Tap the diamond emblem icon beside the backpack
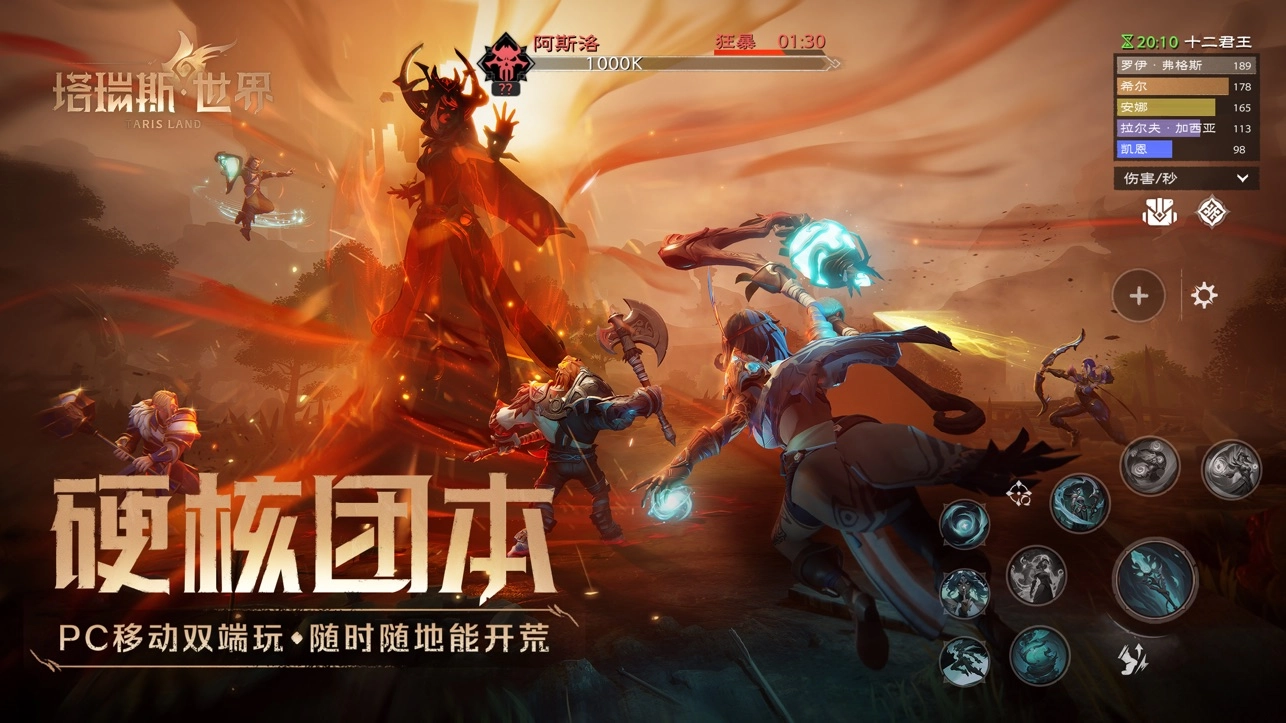 pos(1212,211)
